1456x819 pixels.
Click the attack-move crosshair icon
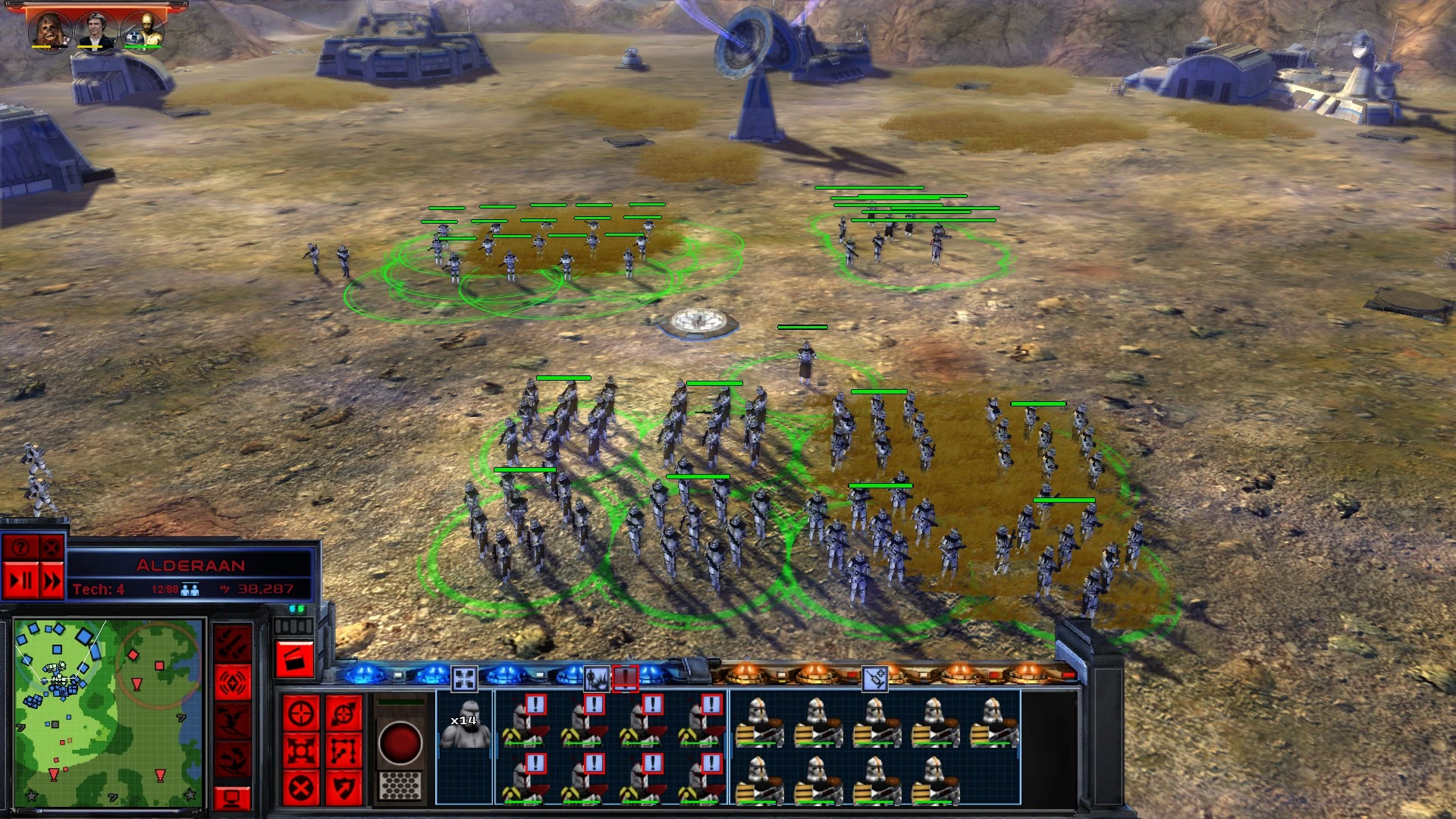pyautogui.click(x=302, y=713)
